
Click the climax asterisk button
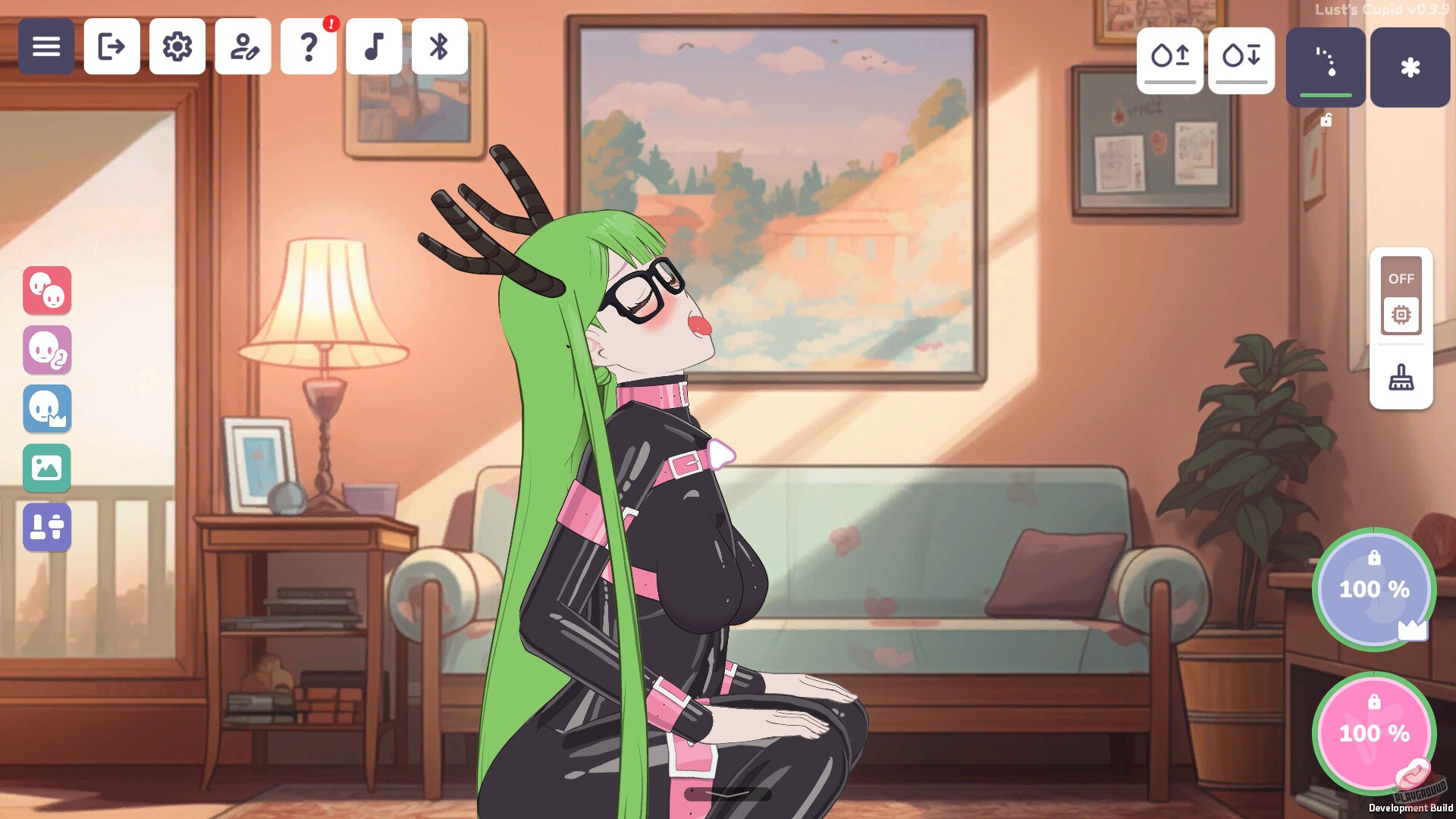coord(1409,67)
